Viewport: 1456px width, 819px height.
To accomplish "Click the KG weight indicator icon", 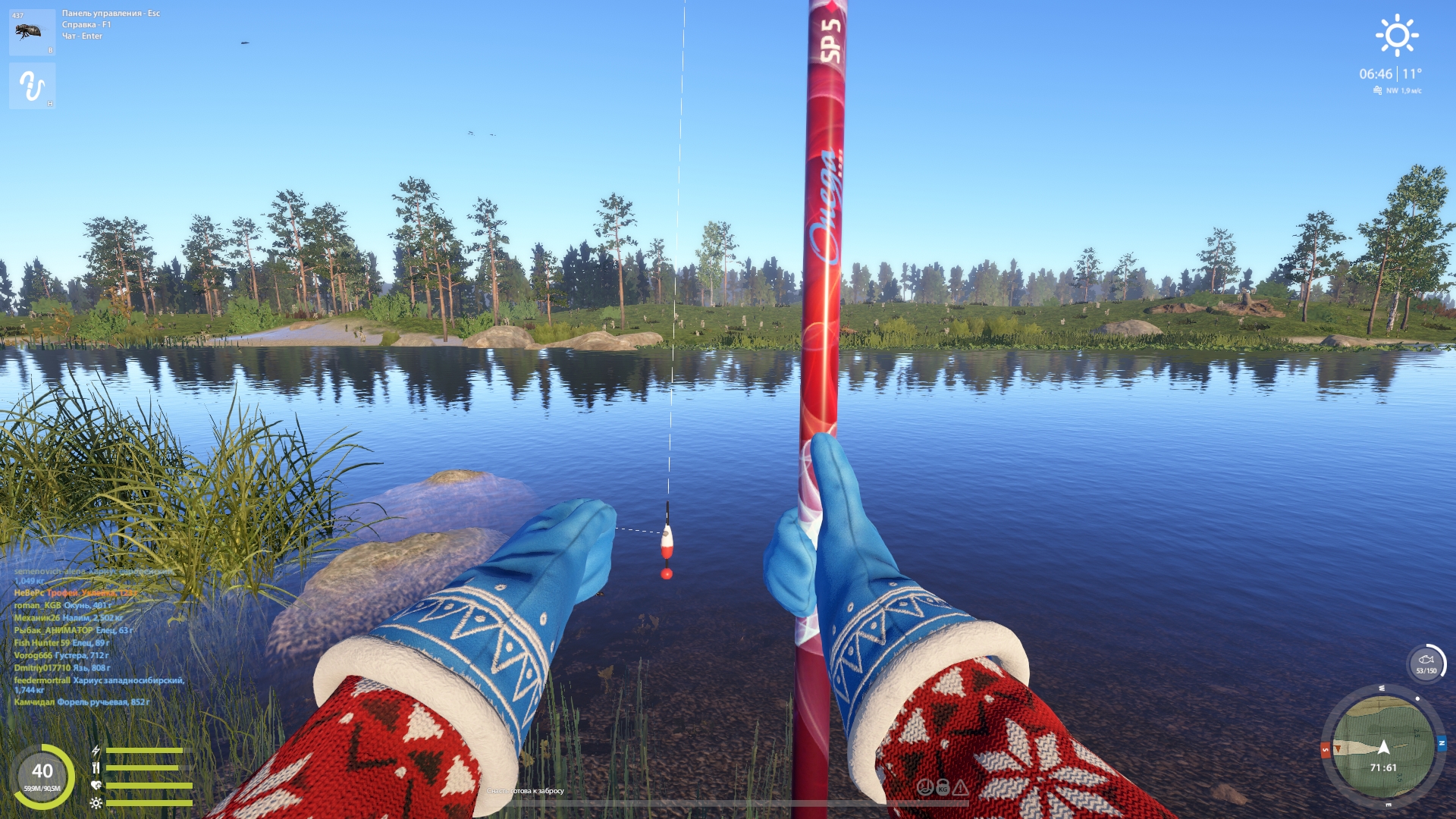I will click(943, 788).
